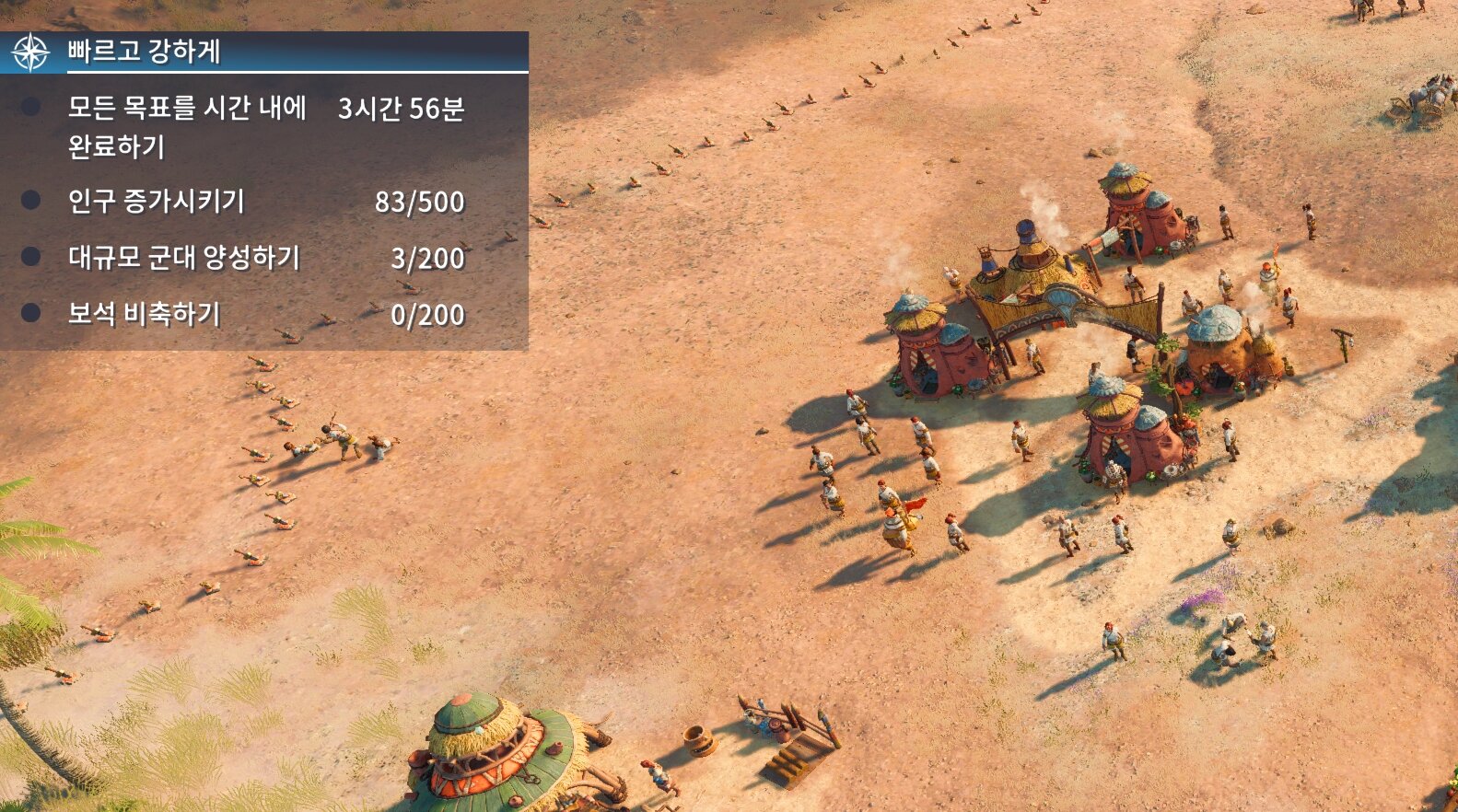Select the '빠르고 강하게' quest header
The height and width of the screenshot is (812, 1458).
[x=145, y=52]
